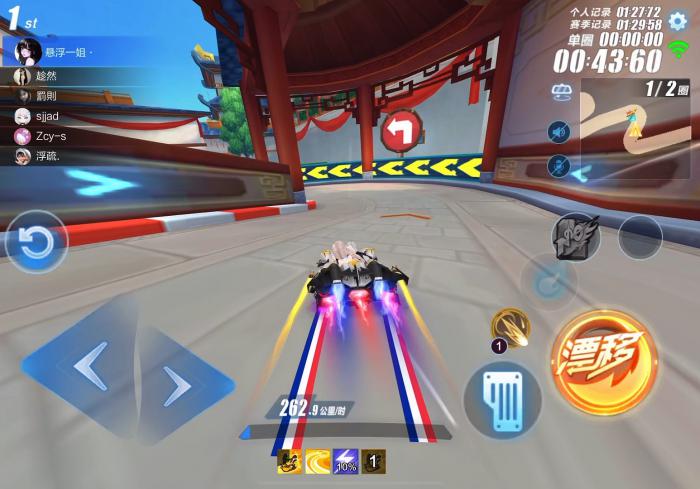The image size is (700, 489).
Task: Toggle the speaker mute icon
Action: pyautogui.click(x=558, y=131)
